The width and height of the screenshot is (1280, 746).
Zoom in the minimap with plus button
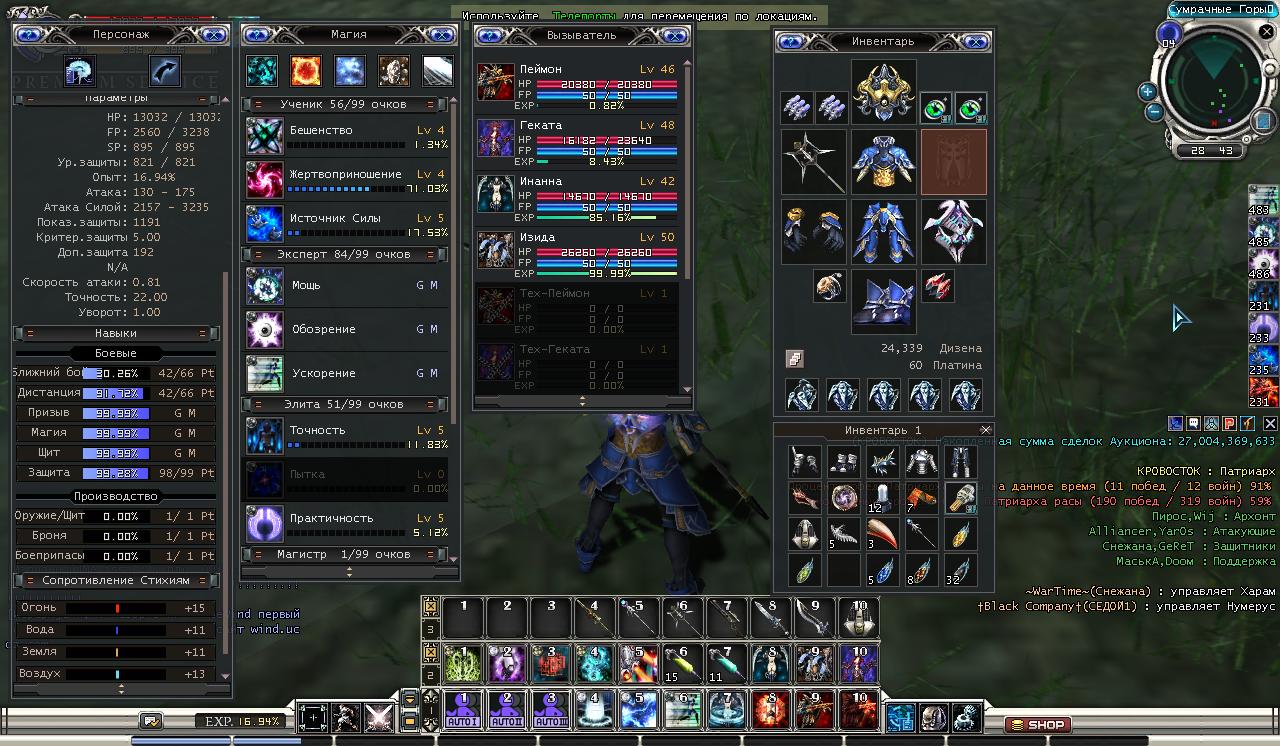[x=1147, y=91]
